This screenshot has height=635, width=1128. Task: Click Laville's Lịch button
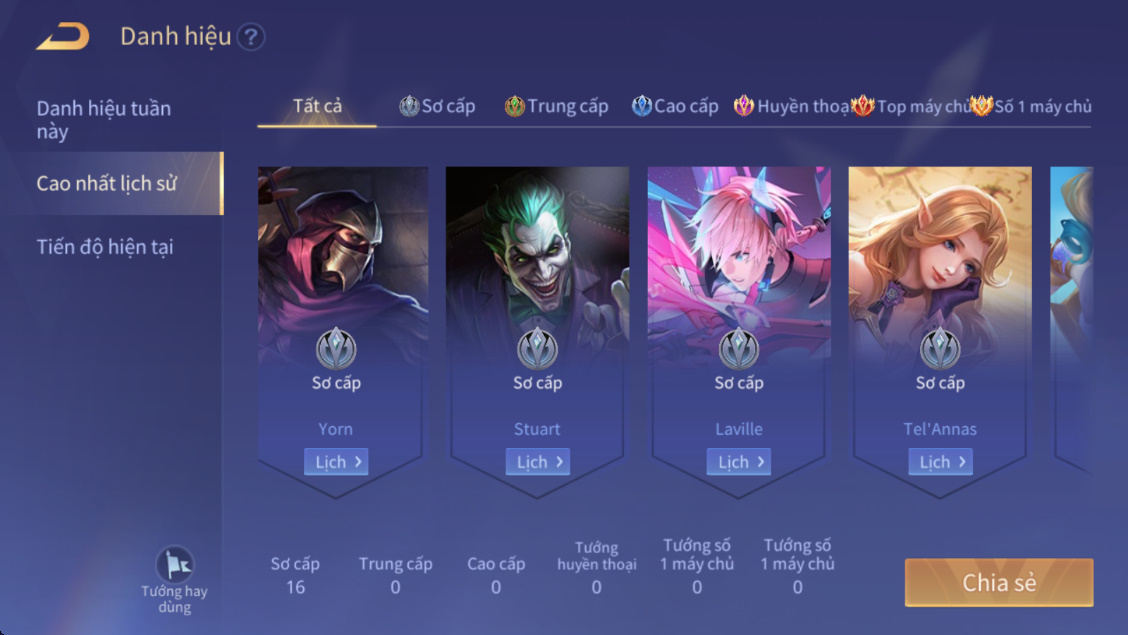(x=739, y=461)
